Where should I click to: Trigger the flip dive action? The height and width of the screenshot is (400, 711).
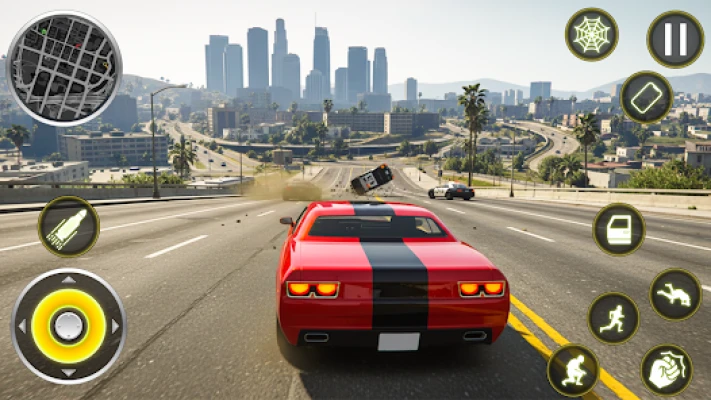676,294
